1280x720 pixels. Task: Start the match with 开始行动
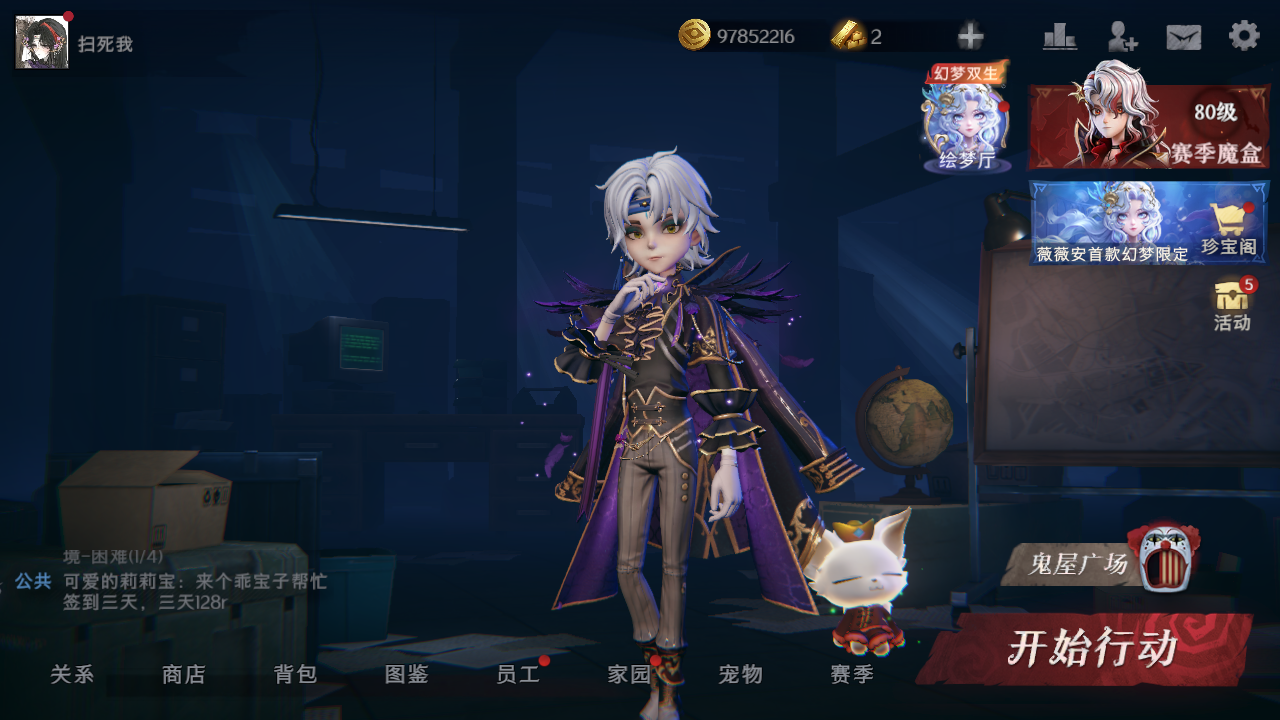click(x=1090, y=649)
